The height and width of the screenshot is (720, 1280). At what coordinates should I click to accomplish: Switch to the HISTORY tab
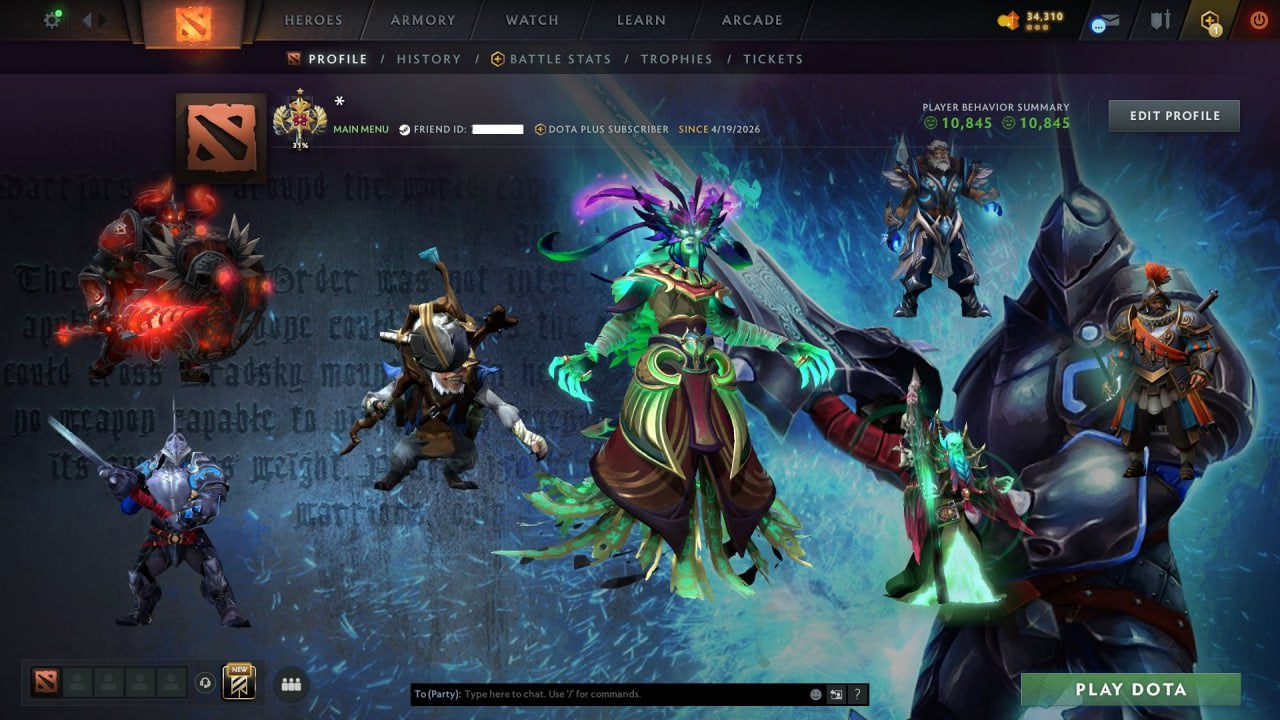coord(428,59)
